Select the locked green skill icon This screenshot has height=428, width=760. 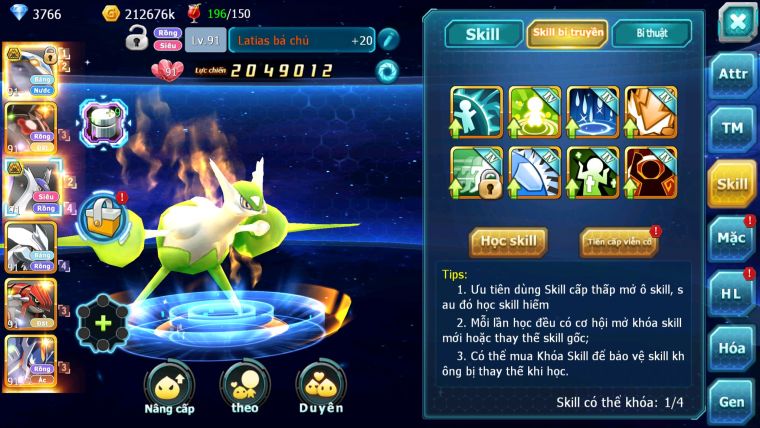476,172
